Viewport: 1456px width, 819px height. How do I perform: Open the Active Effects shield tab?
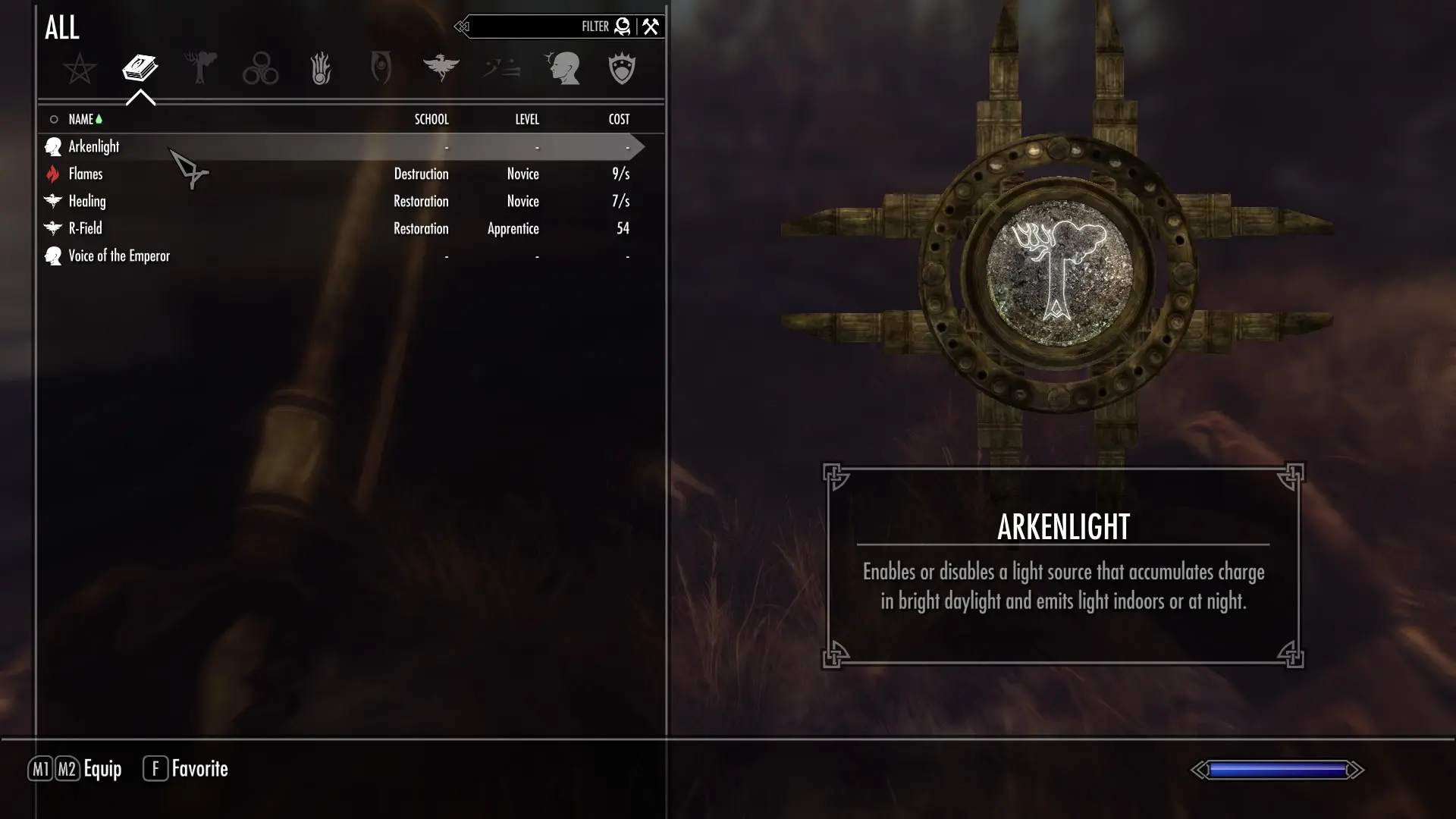(622, 69)
